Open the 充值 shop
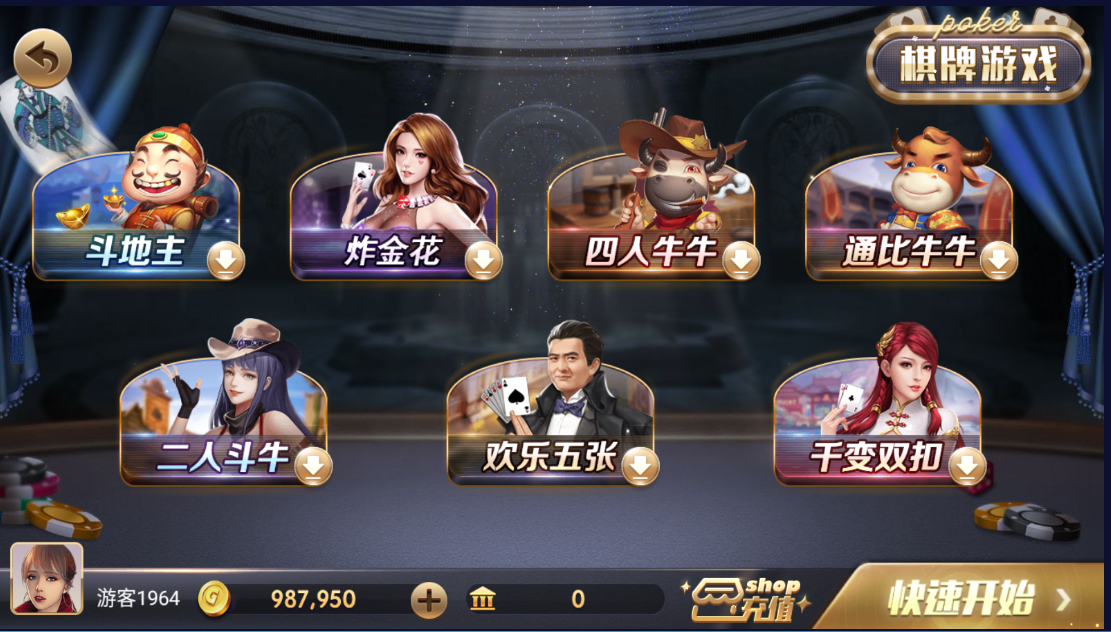The width and height of the screenshot is (1111, 632). [746, 598]
